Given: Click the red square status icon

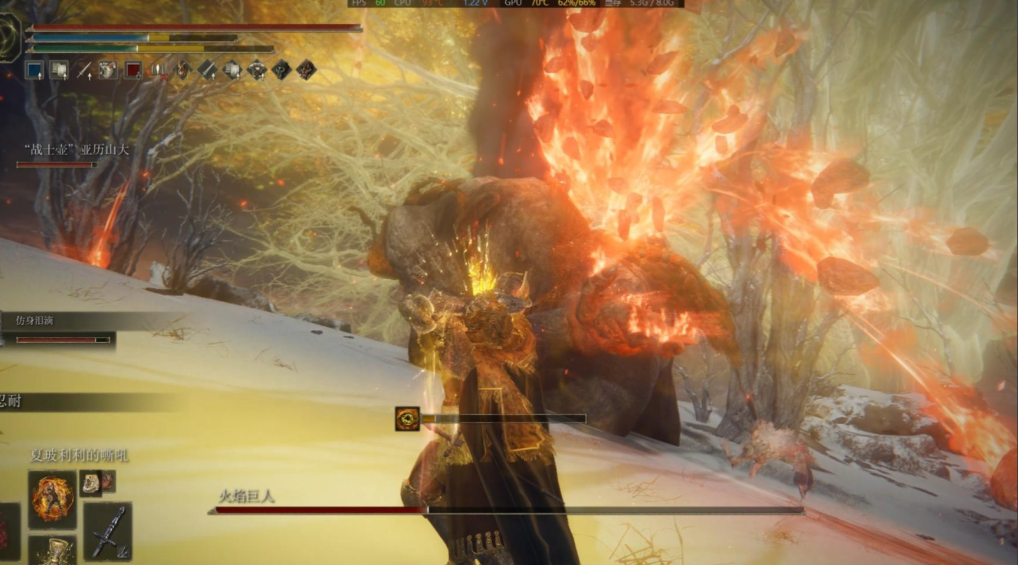Looking at the screenshot, I should coord(132,70).
